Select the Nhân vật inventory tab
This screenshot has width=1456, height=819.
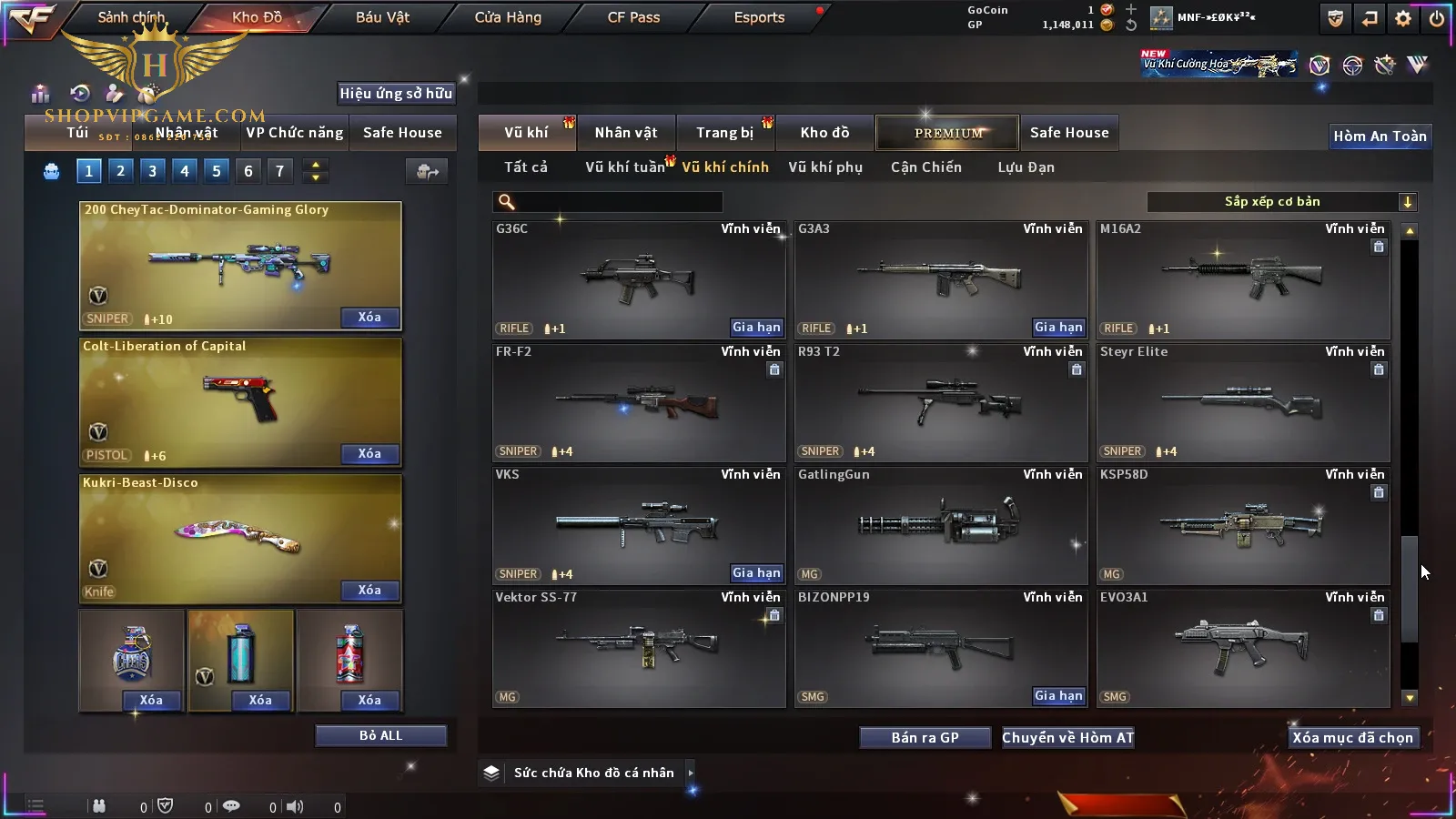pos(626,133)
